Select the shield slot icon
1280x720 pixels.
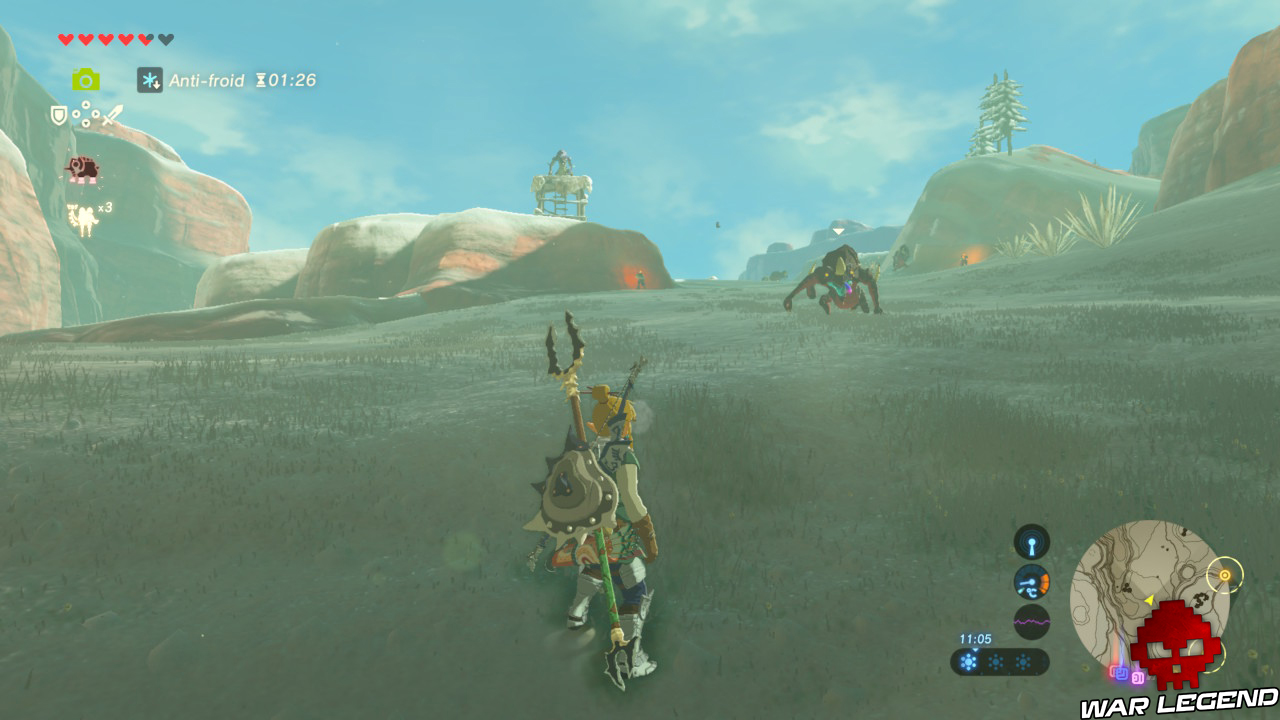tap(58, 114)
